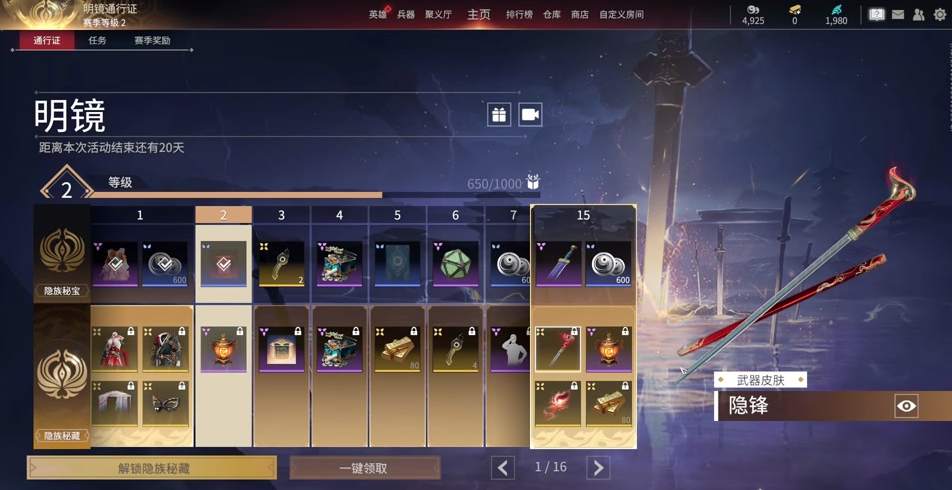This screenshot has width=952, height=490.
Task: Play the pass video camera icon
Action: tap(530, 114)
